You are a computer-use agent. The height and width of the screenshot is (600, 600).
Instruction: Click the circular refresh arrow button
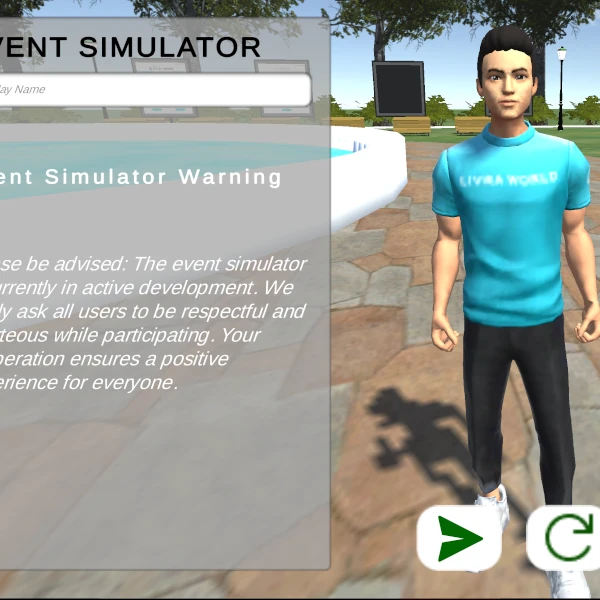click(565, 538)
